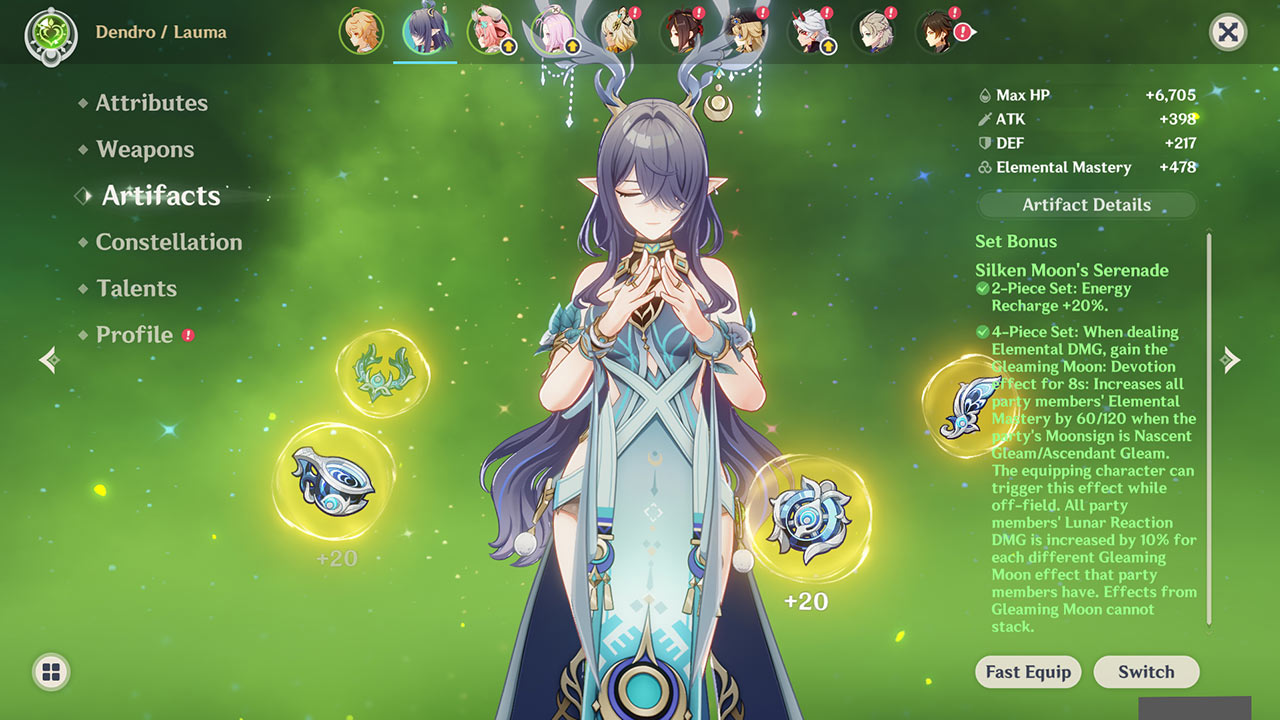The width and height of the screenshot is (1280, 720).
Task: Open the four-square grid menu button
Action: [51, 672]
